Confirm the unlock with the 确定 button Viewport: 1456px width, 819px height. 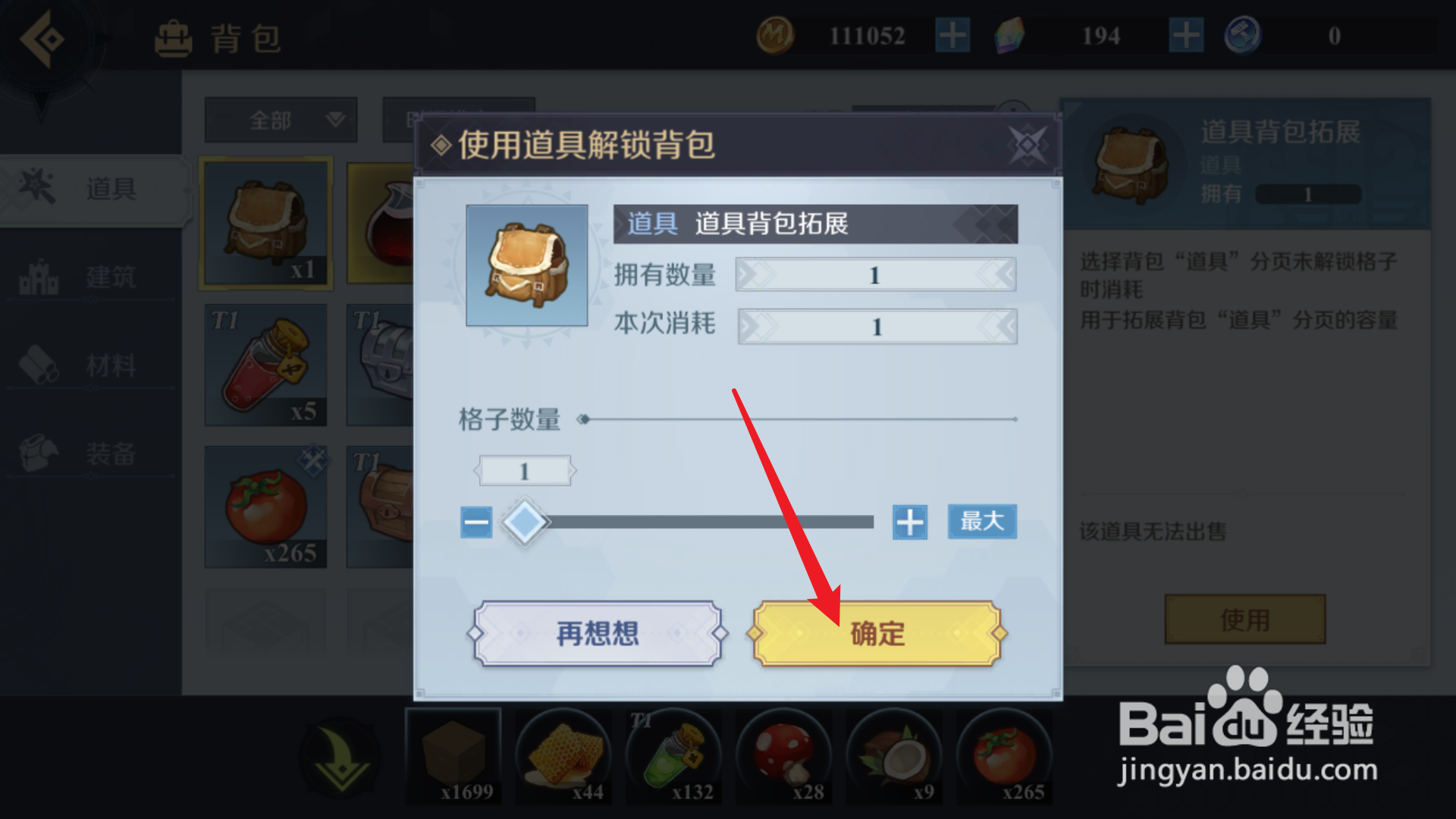(x=877, y=632)
